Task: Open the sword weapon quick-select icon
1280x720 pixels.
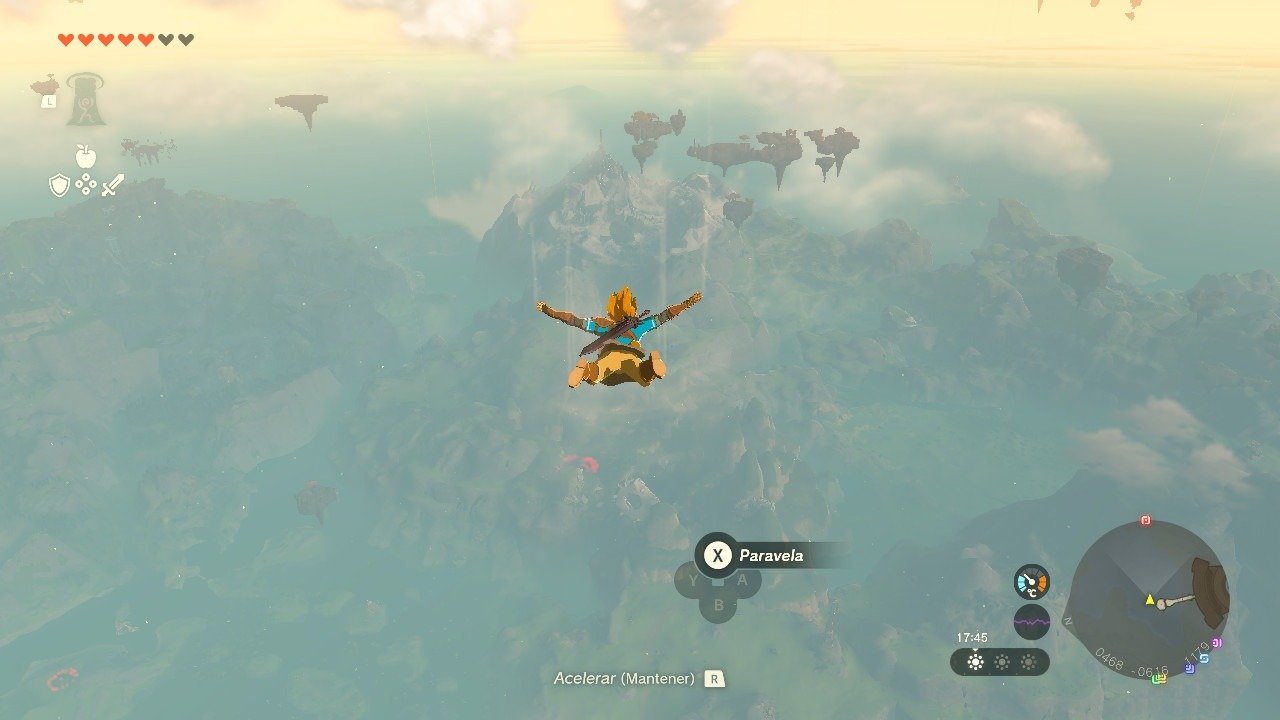Action: coord(113,185)
